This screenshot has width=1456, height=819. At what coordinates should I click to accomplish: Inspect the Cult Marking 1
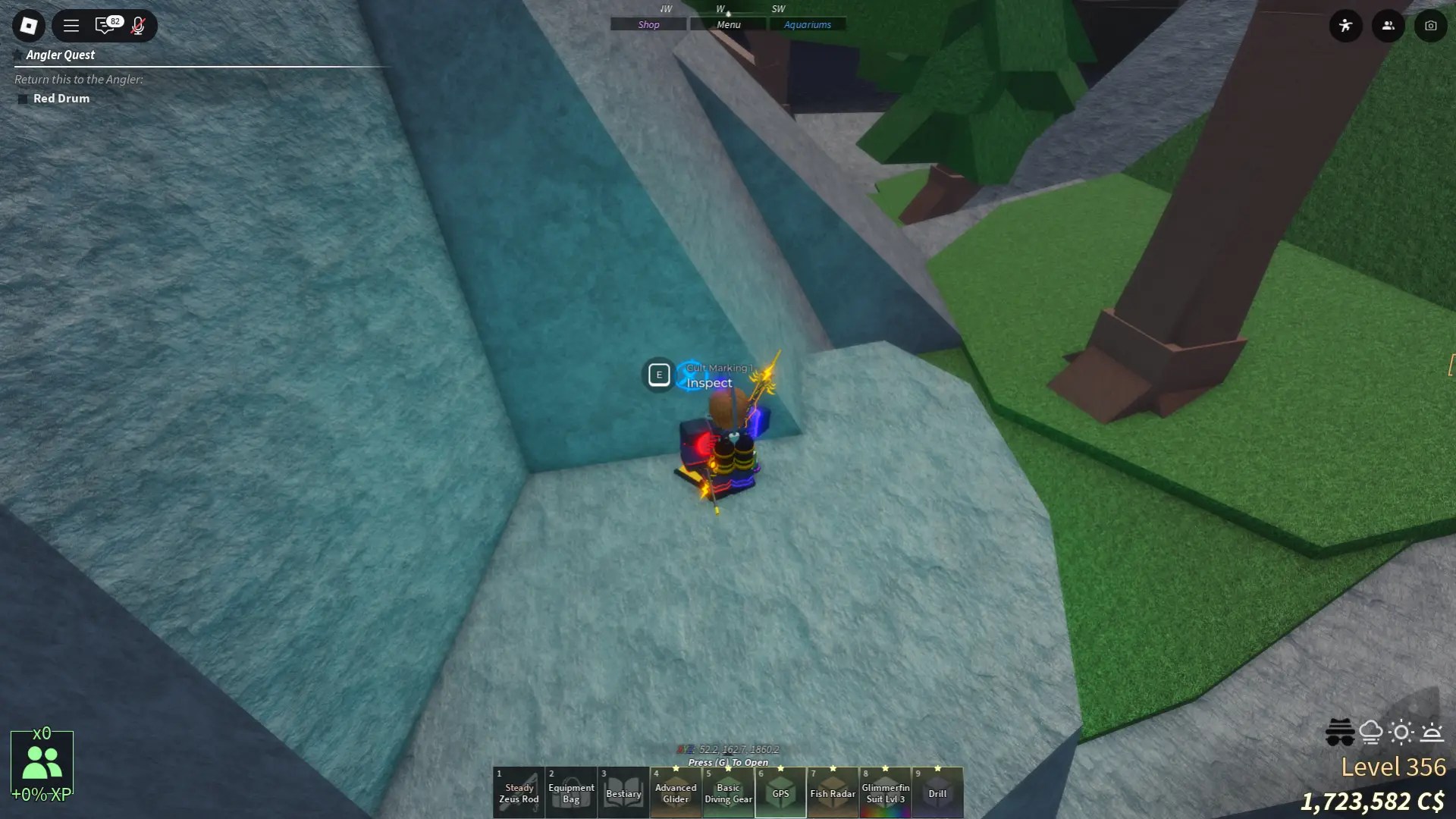click(659, 375)
